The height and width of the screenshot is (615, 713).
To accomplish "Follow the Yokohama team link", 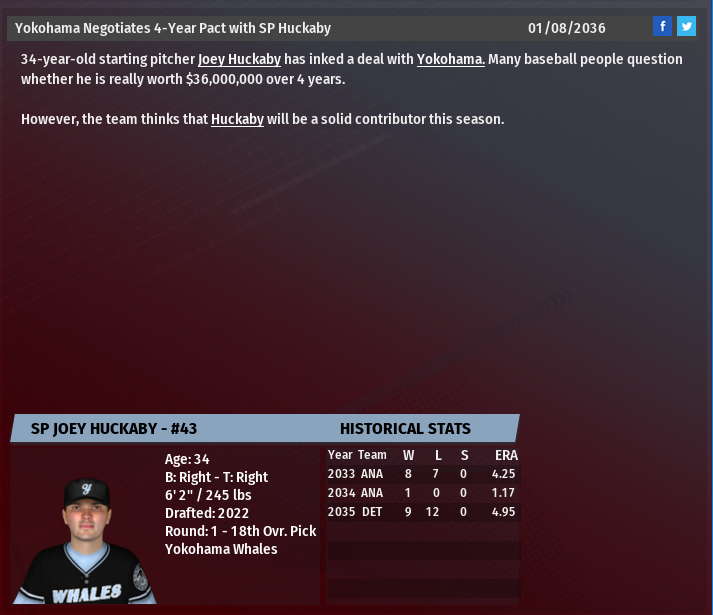I will point(450,59).
